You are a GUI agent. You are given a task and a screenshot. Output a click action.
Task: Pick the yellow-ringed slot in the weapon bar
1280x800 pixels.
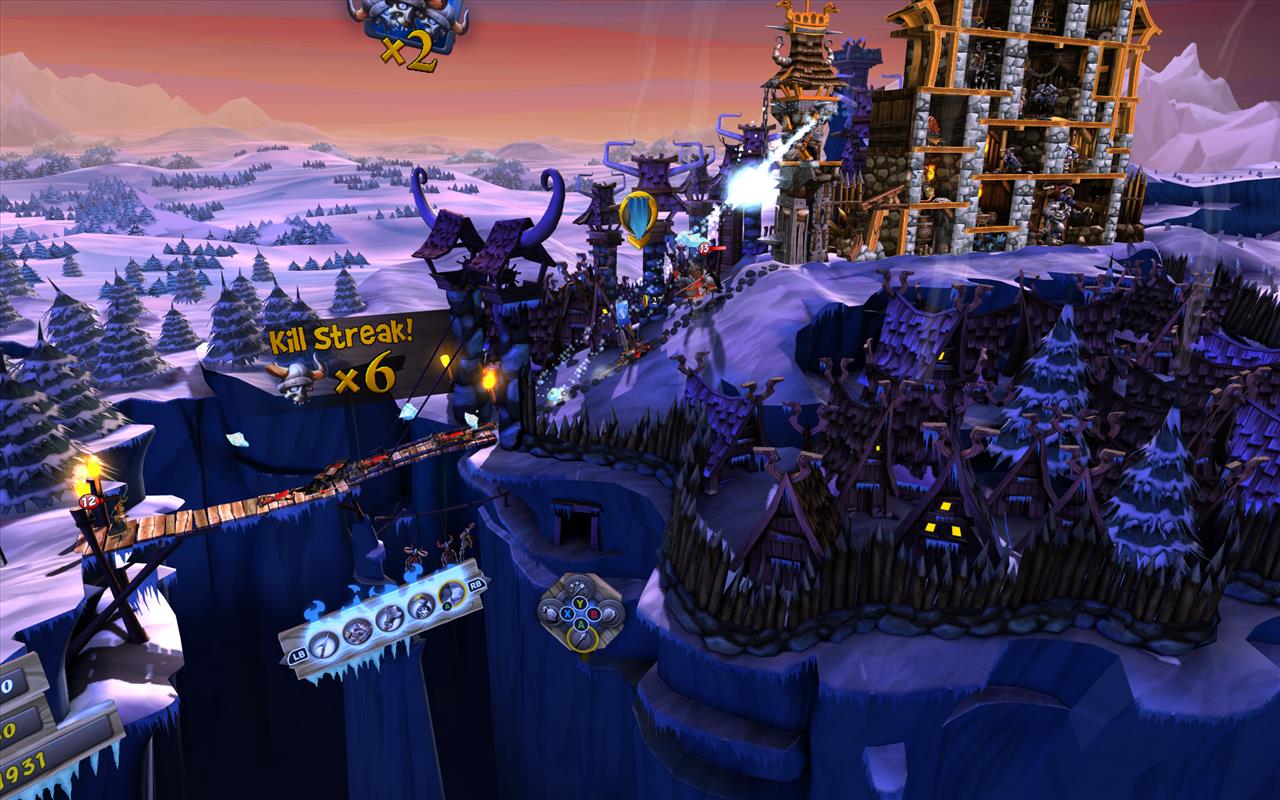(x=452, y=594)
